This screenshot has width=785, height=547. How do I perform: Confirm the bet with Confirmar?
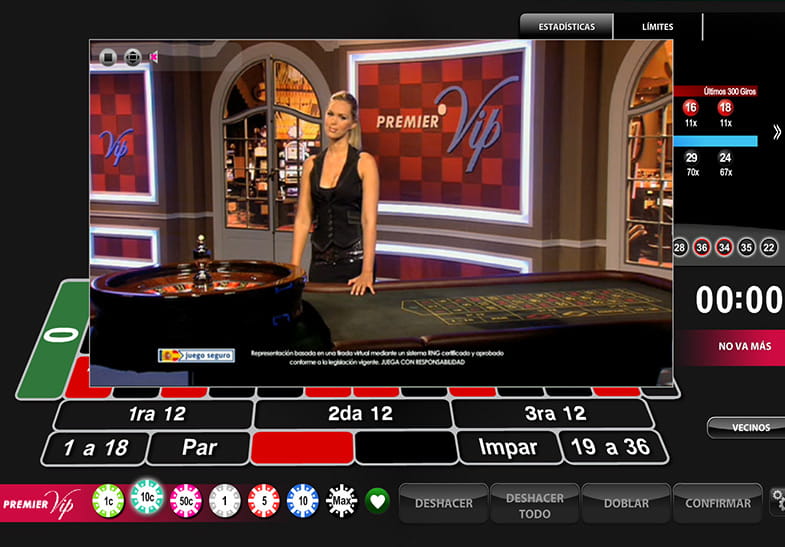pos(717,503)
